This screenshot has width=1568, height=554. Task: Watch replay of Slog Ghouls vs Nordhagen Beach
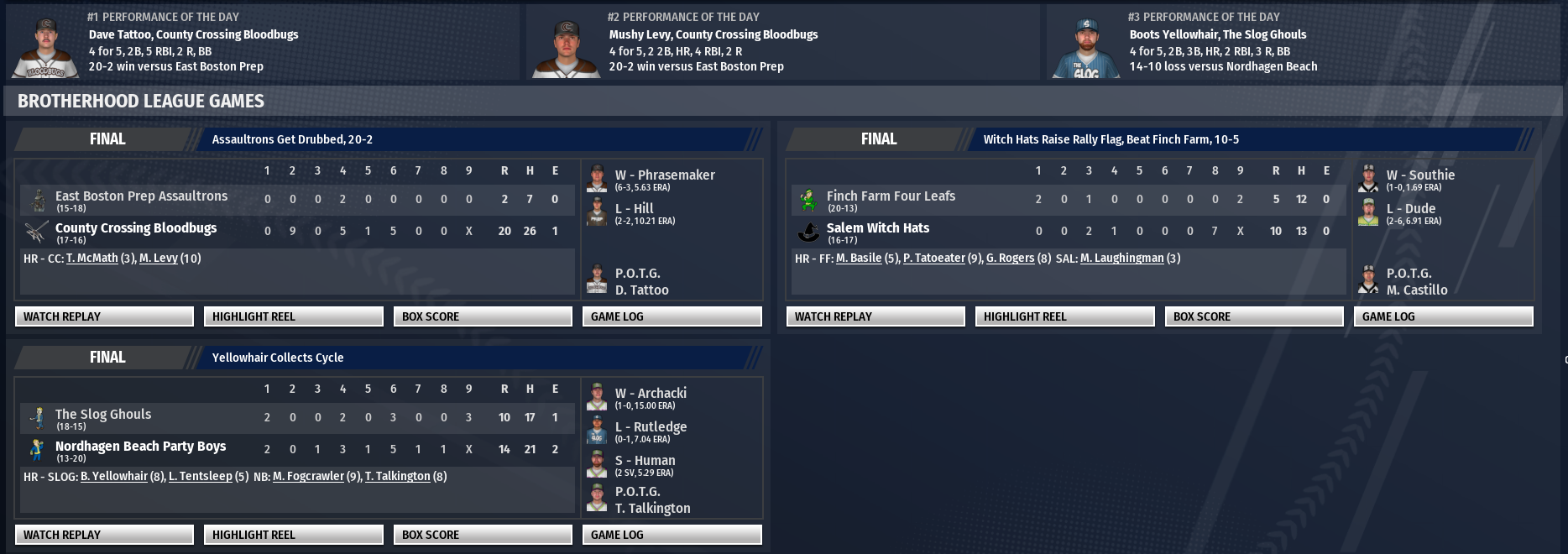tap(104, 535)
